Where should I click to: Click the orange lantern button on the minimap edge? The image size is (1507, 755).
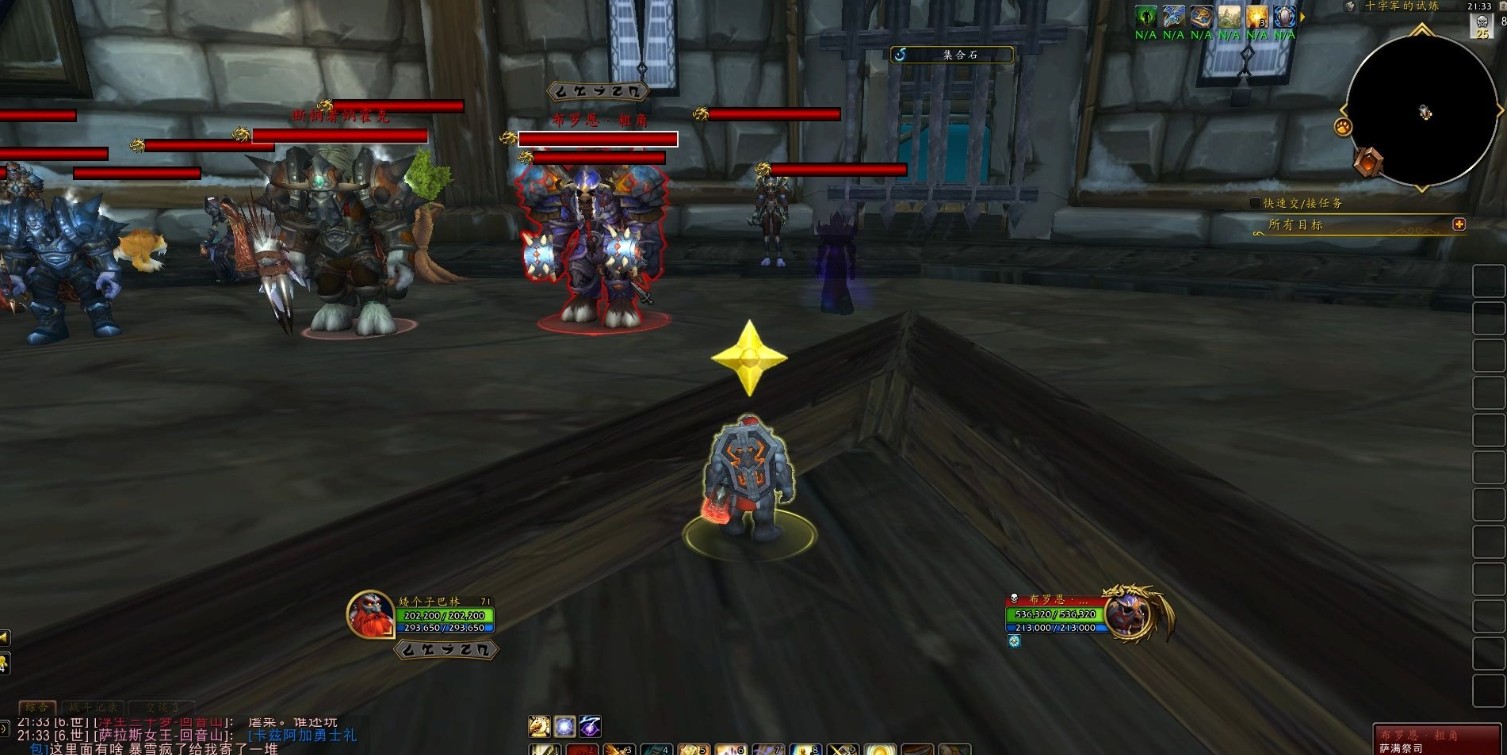pos(1367,162)
